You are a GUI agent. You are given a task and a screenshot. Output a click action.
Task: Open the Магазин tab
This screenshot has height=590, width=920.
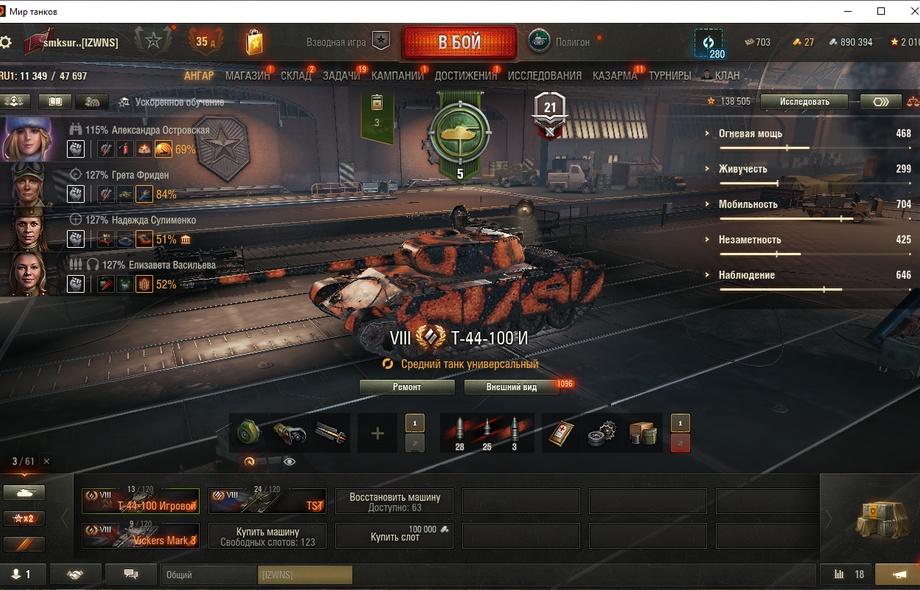click(246, 75)
